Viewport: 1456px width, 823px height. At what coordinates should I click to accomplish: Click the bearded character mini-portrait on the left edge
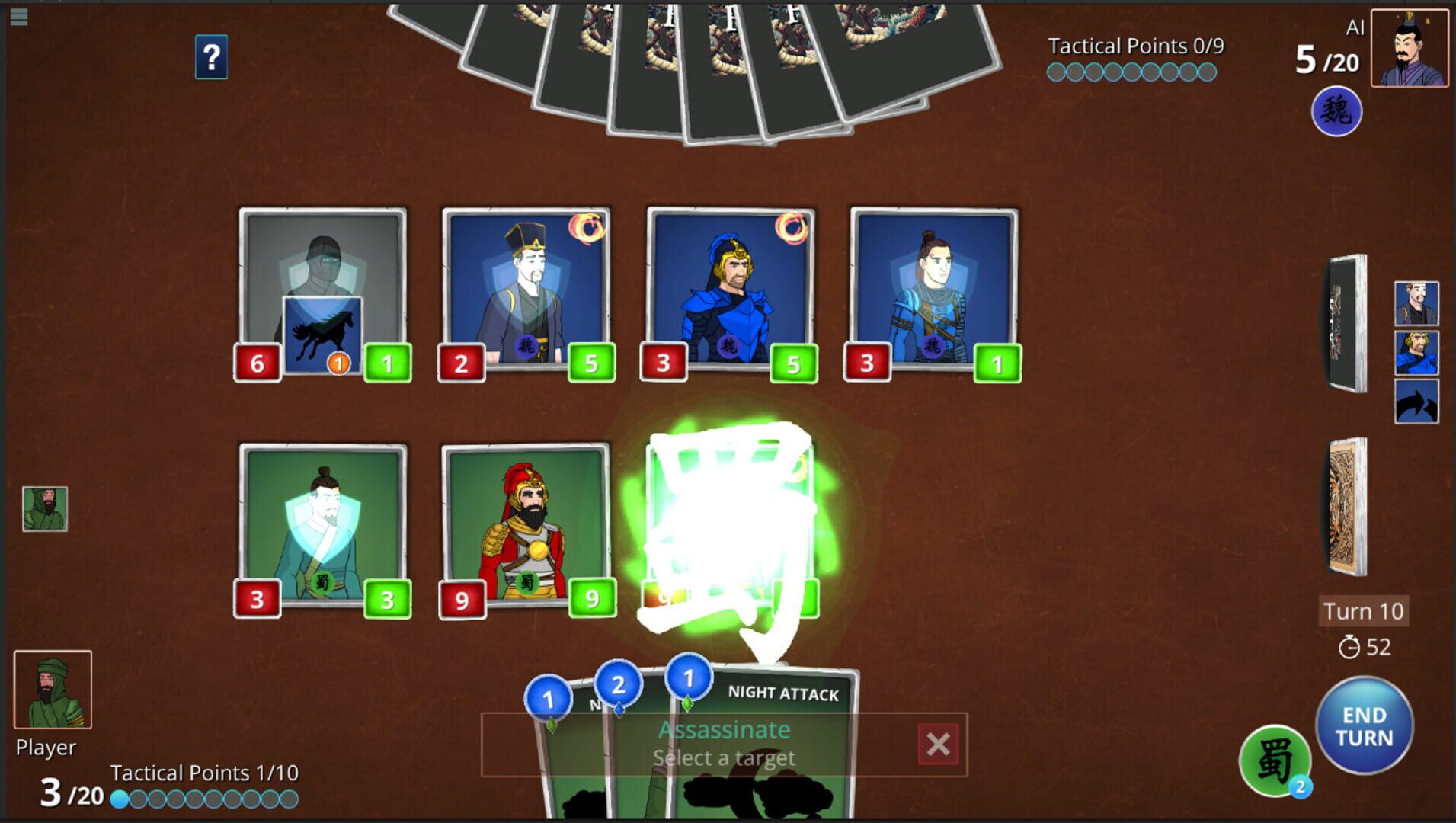point(47,508)
